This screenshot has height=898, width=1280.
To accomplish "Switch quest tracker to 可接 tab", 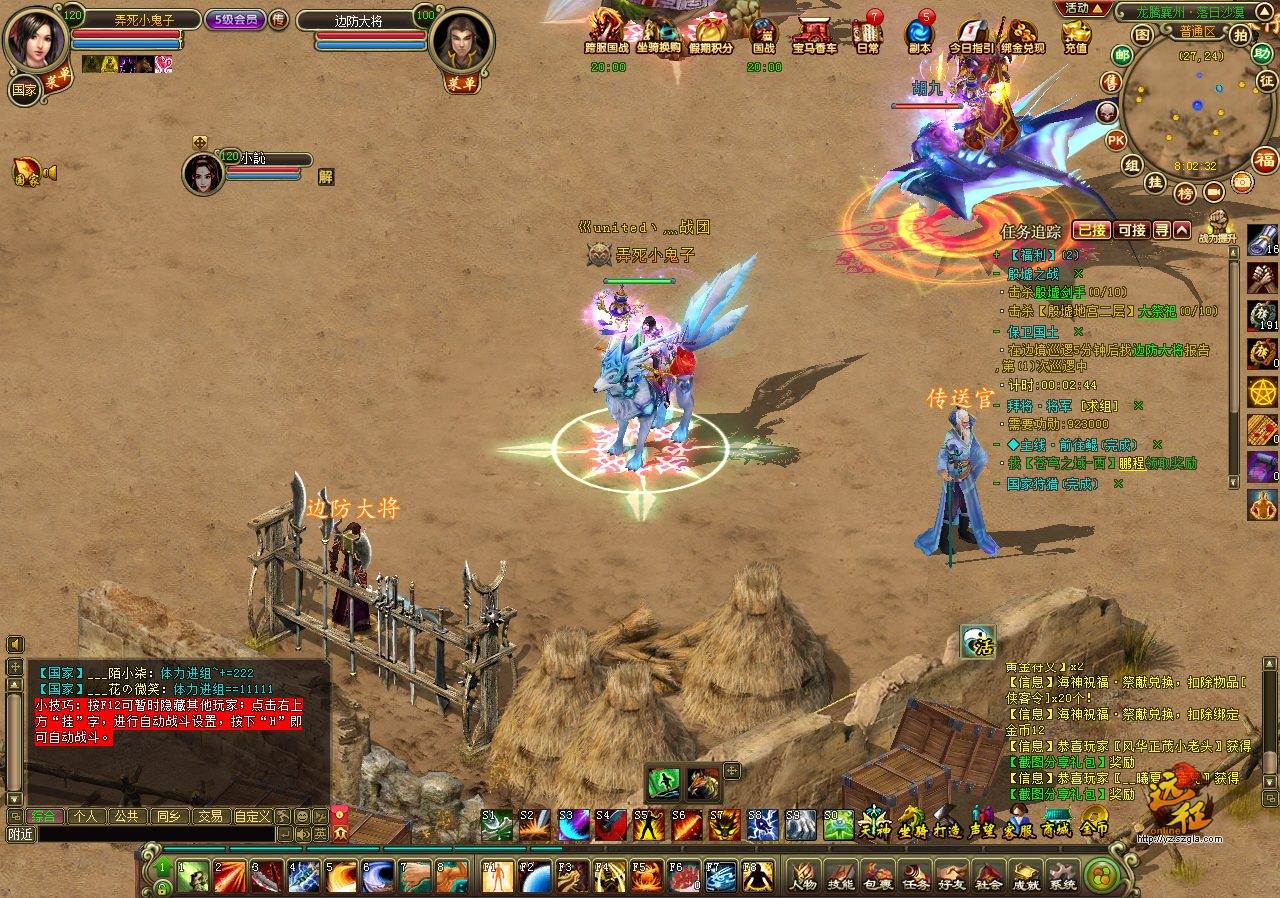I will click(1131, 230).
